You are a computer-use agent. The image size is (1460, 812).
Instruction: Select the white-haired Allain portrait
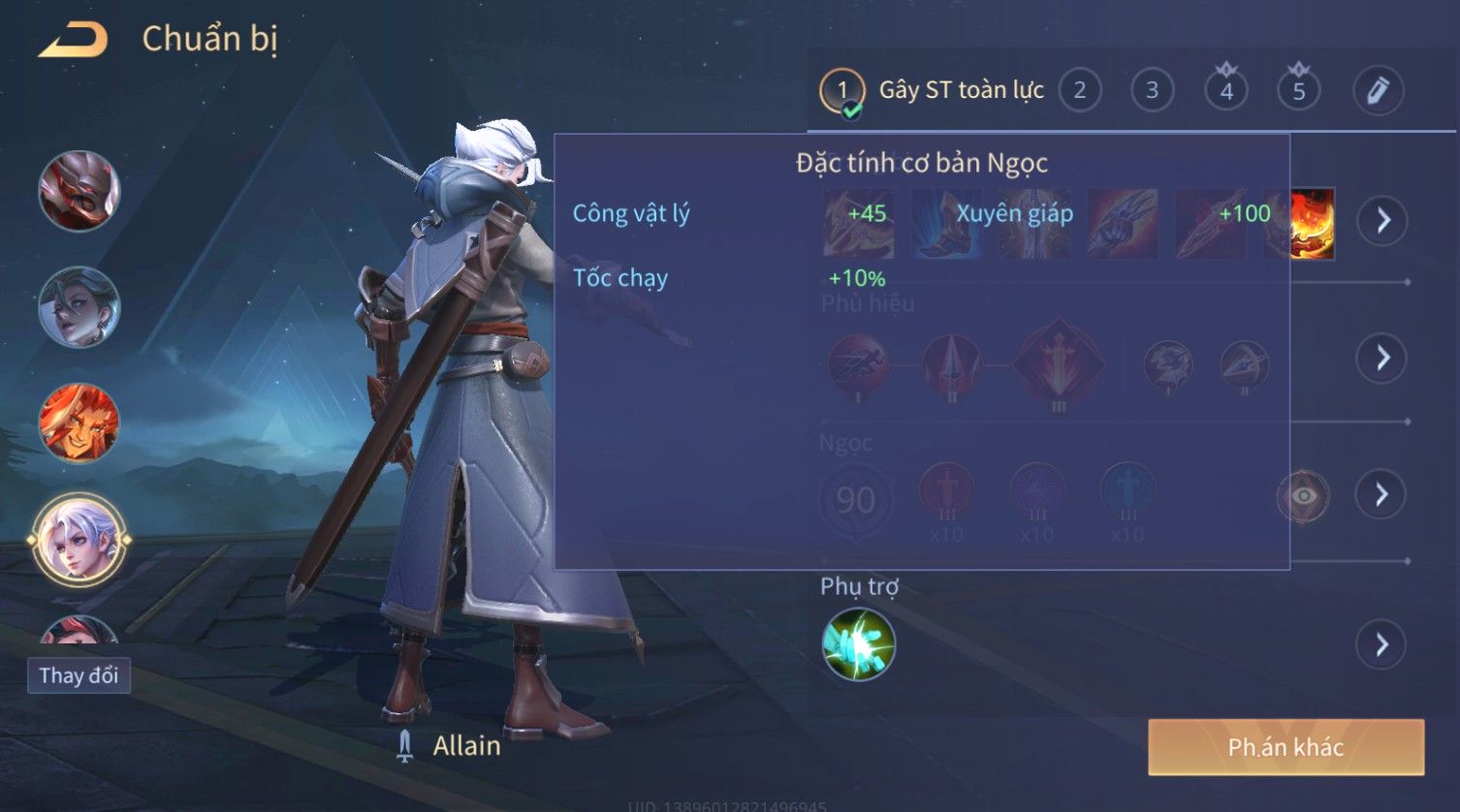click(x=79, y=540)
